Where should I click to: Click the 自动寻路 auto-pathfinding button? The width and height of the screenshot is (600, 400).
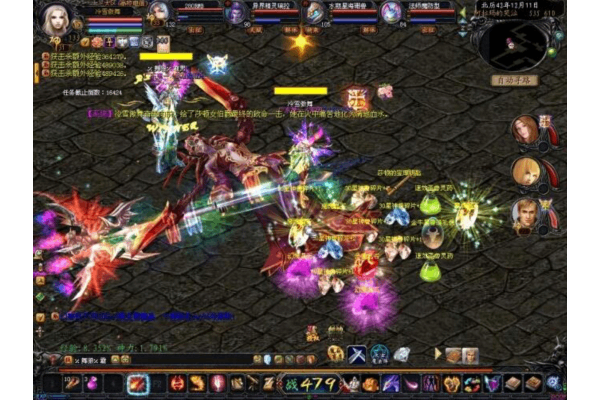516,80
